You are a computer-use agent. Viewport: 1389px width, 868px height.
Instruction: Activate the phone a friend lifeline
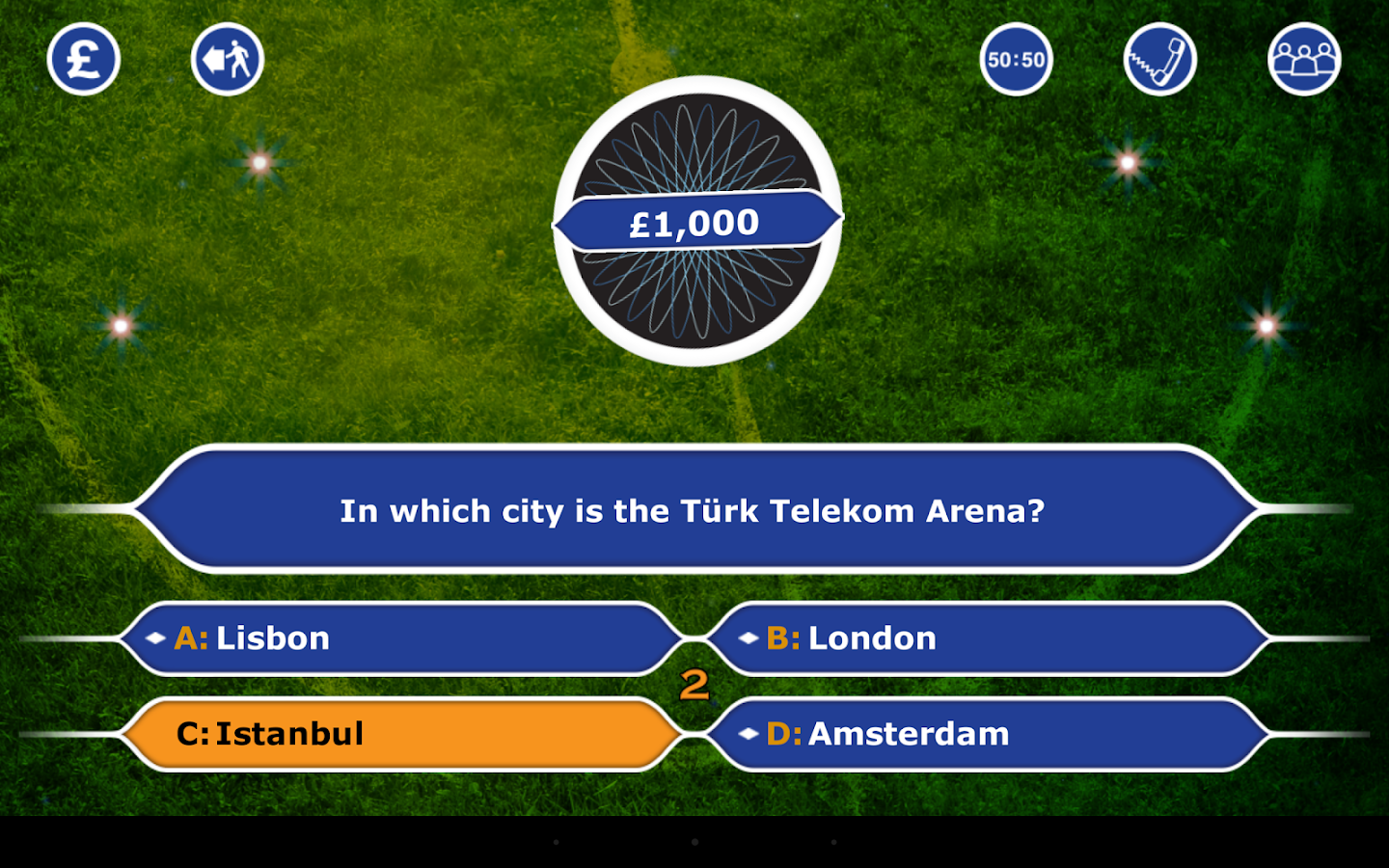click(x=1159, y=60)
